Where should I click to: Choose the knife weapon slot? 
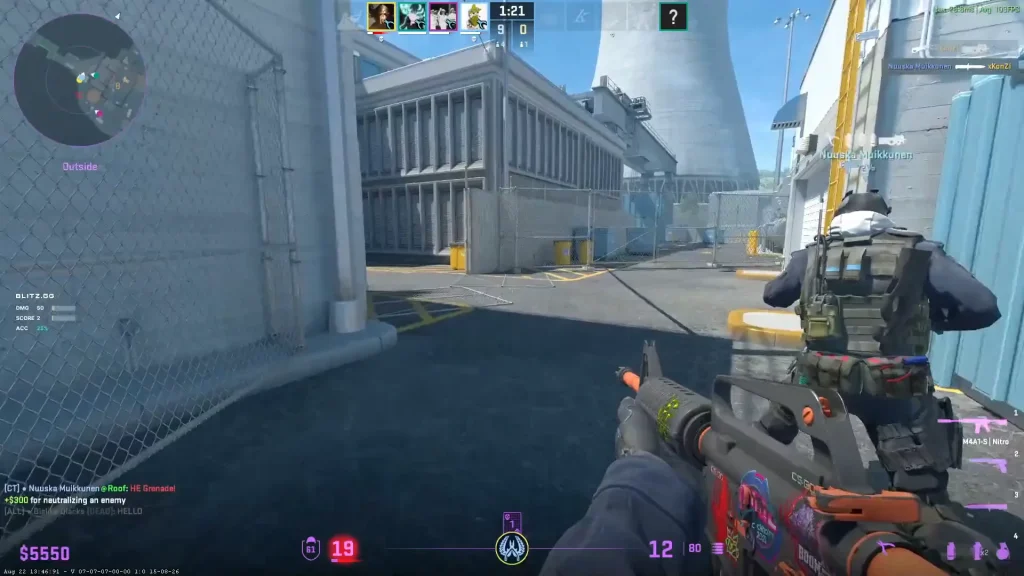[988, 507]
